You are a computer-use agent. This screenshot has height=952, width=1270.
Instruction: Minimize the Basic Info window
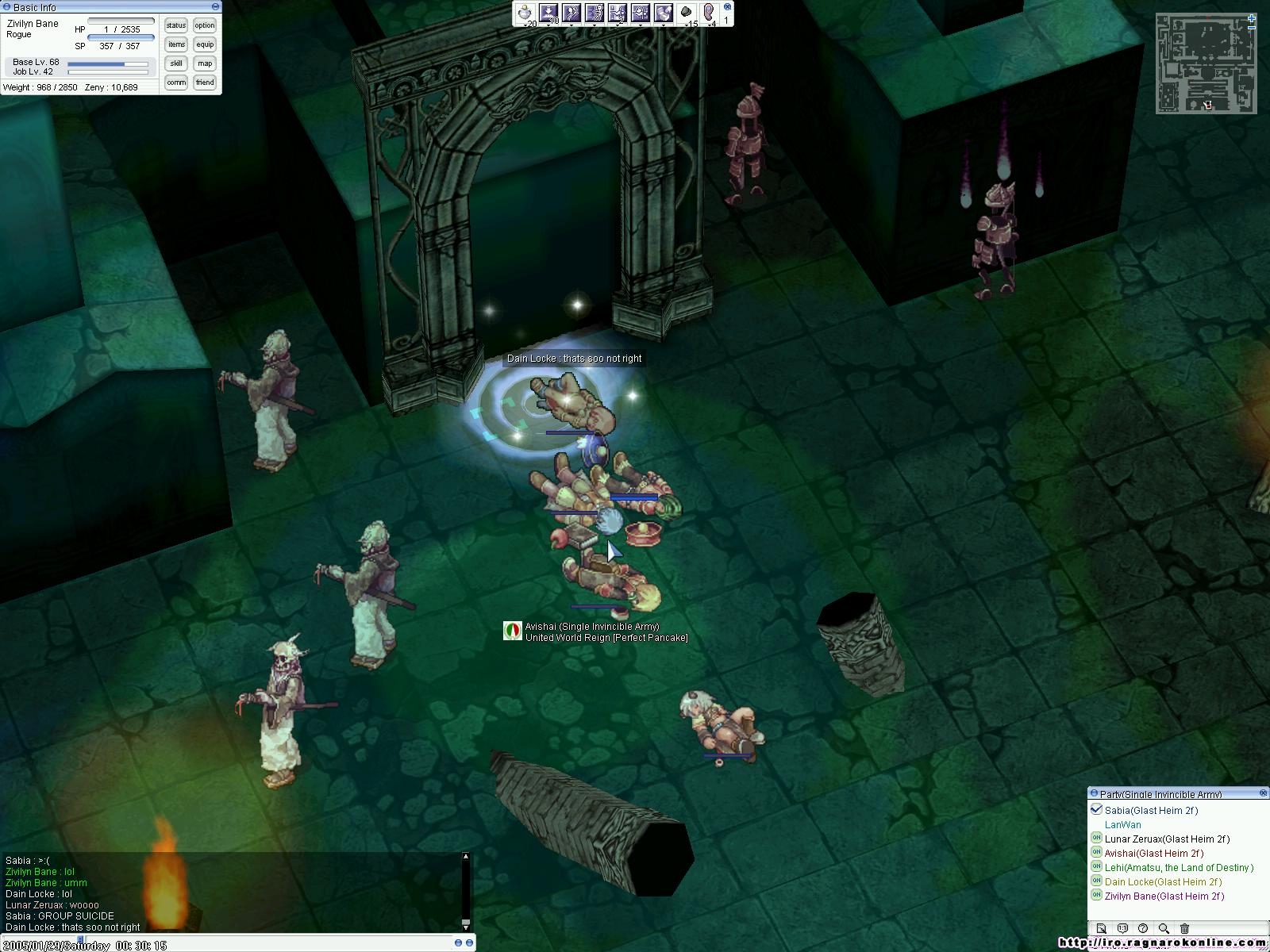[215, 7]
